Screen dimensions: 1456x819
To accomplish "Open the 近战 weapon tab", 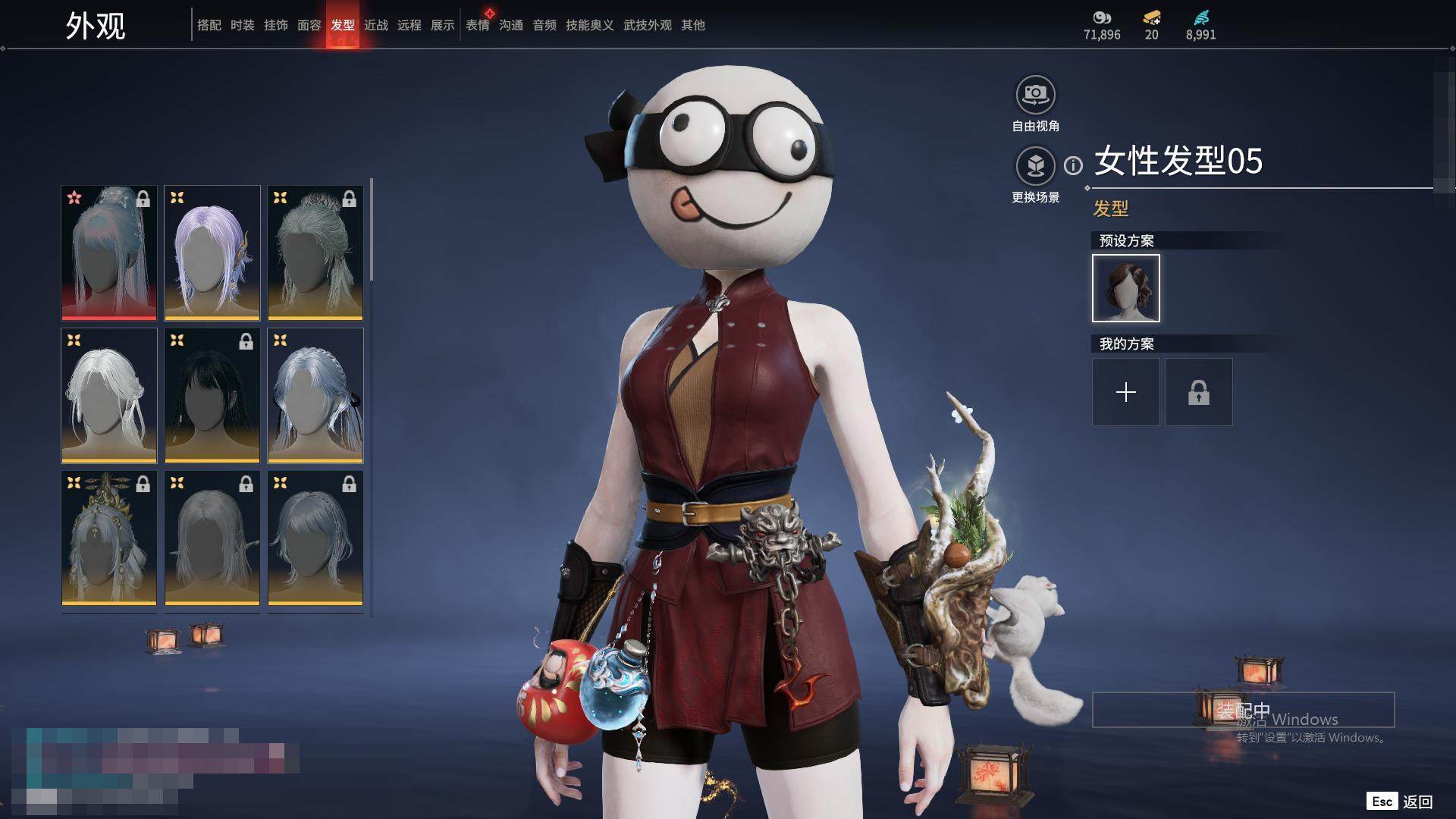I will point(376,25).
